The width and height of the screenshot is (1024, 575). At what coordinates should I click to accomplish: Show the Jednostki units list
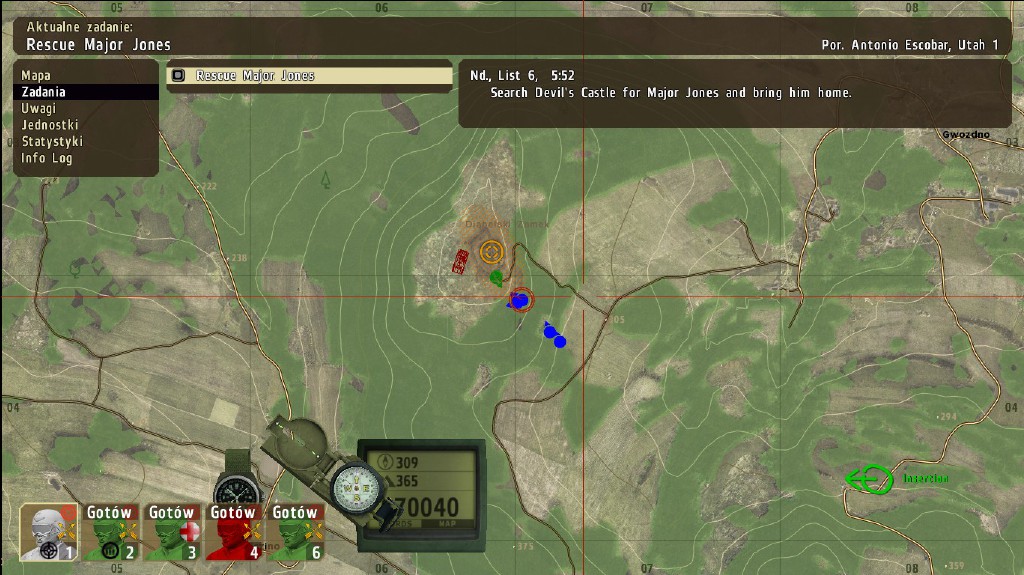click(50, 125)
